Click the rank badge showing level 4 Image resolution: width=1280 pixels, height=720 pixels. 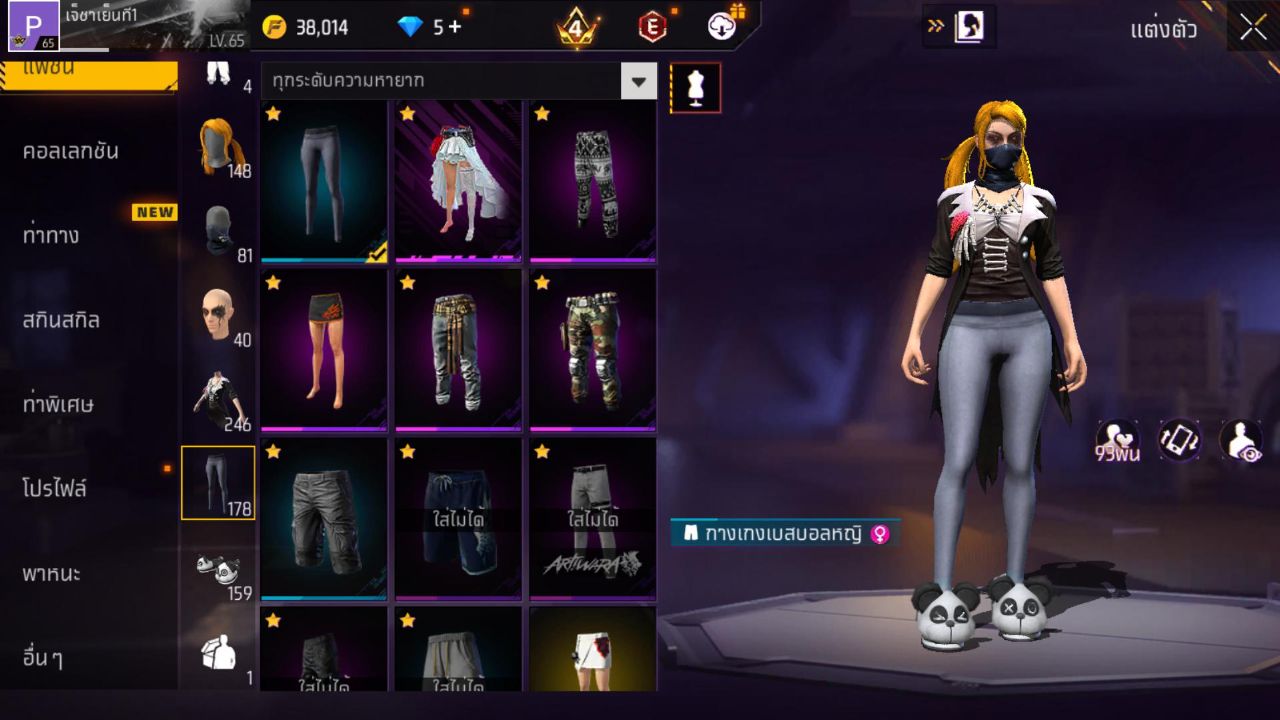coord(576,27)
